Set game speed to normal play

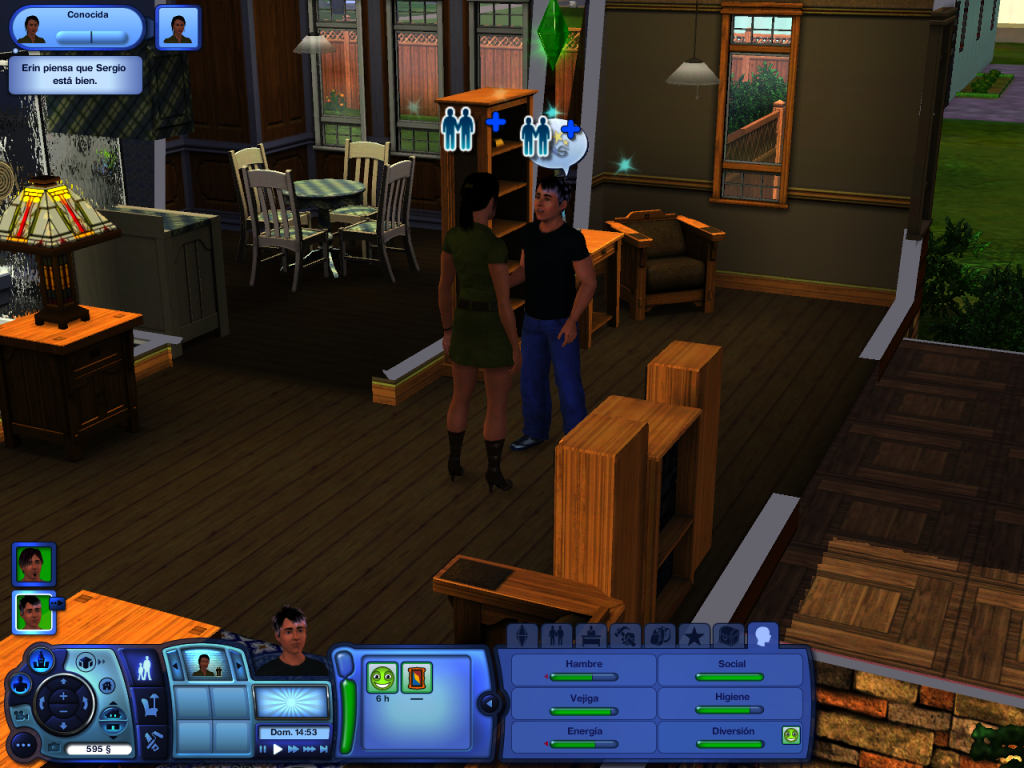278,749
